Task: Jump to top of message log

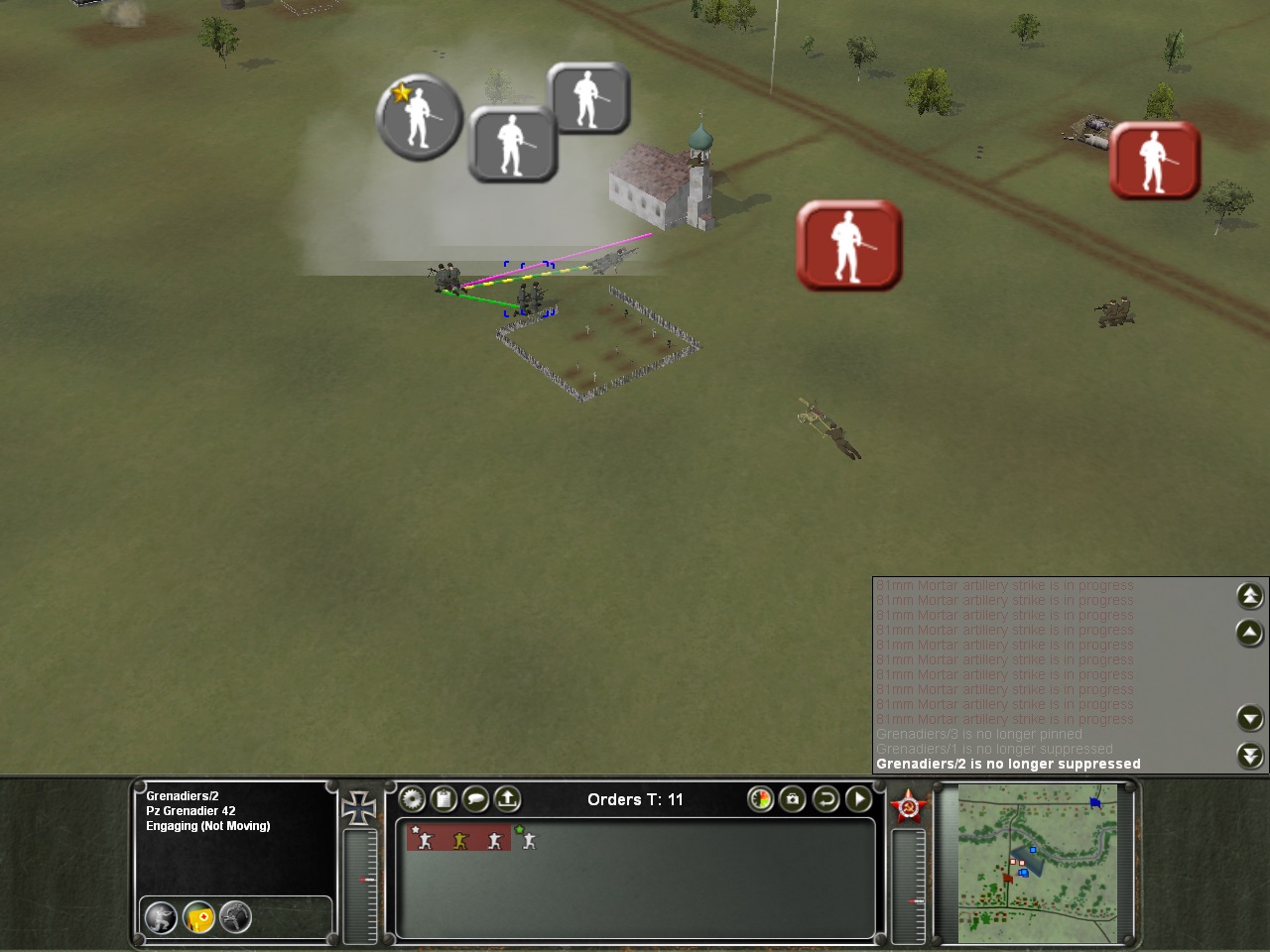Action: point(1249,595)
